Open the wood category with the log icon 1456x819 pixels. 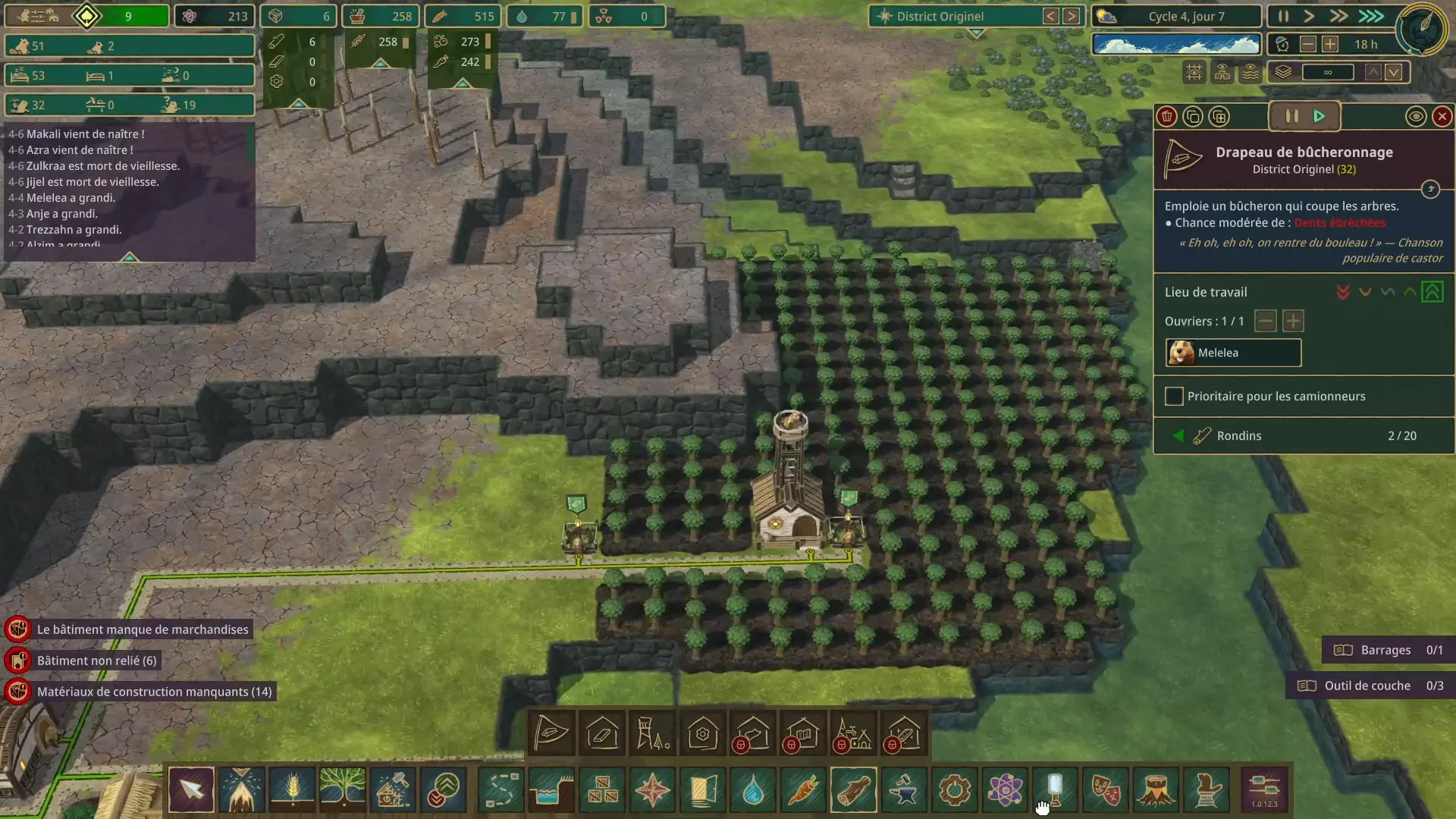853,790
